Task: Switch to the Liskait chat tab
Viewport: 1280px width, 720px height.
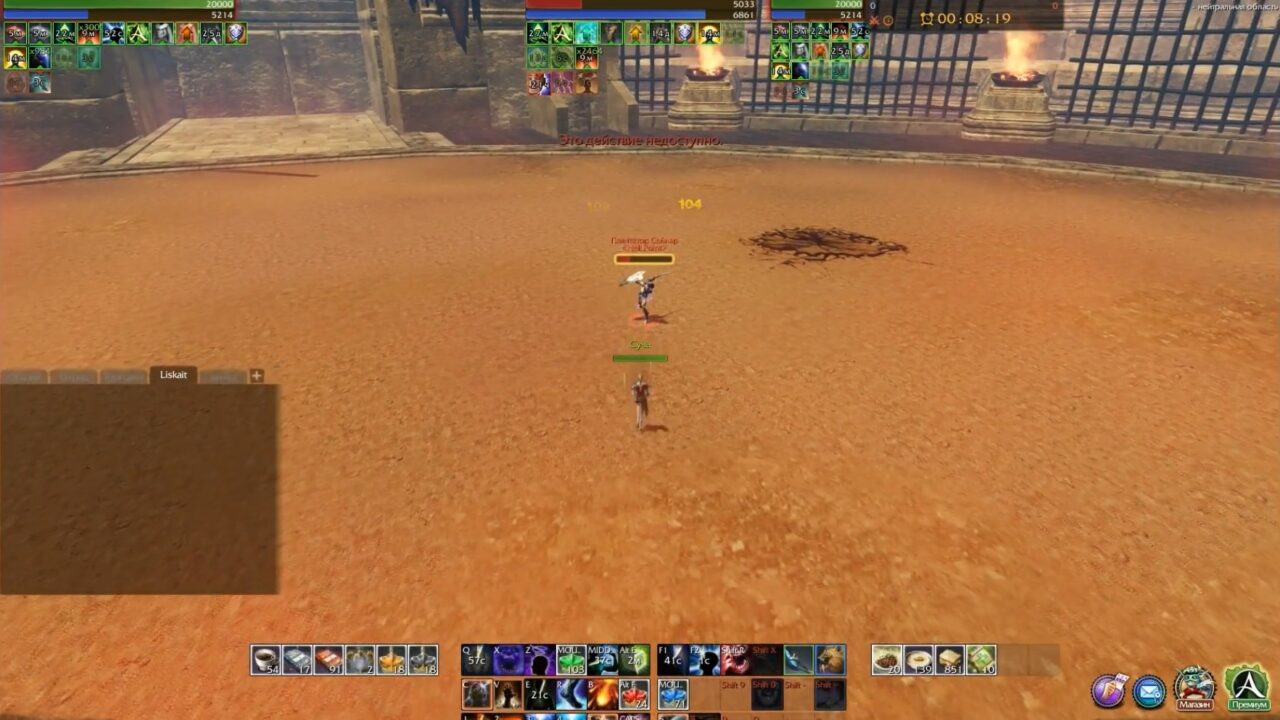Action: (172, 377)
